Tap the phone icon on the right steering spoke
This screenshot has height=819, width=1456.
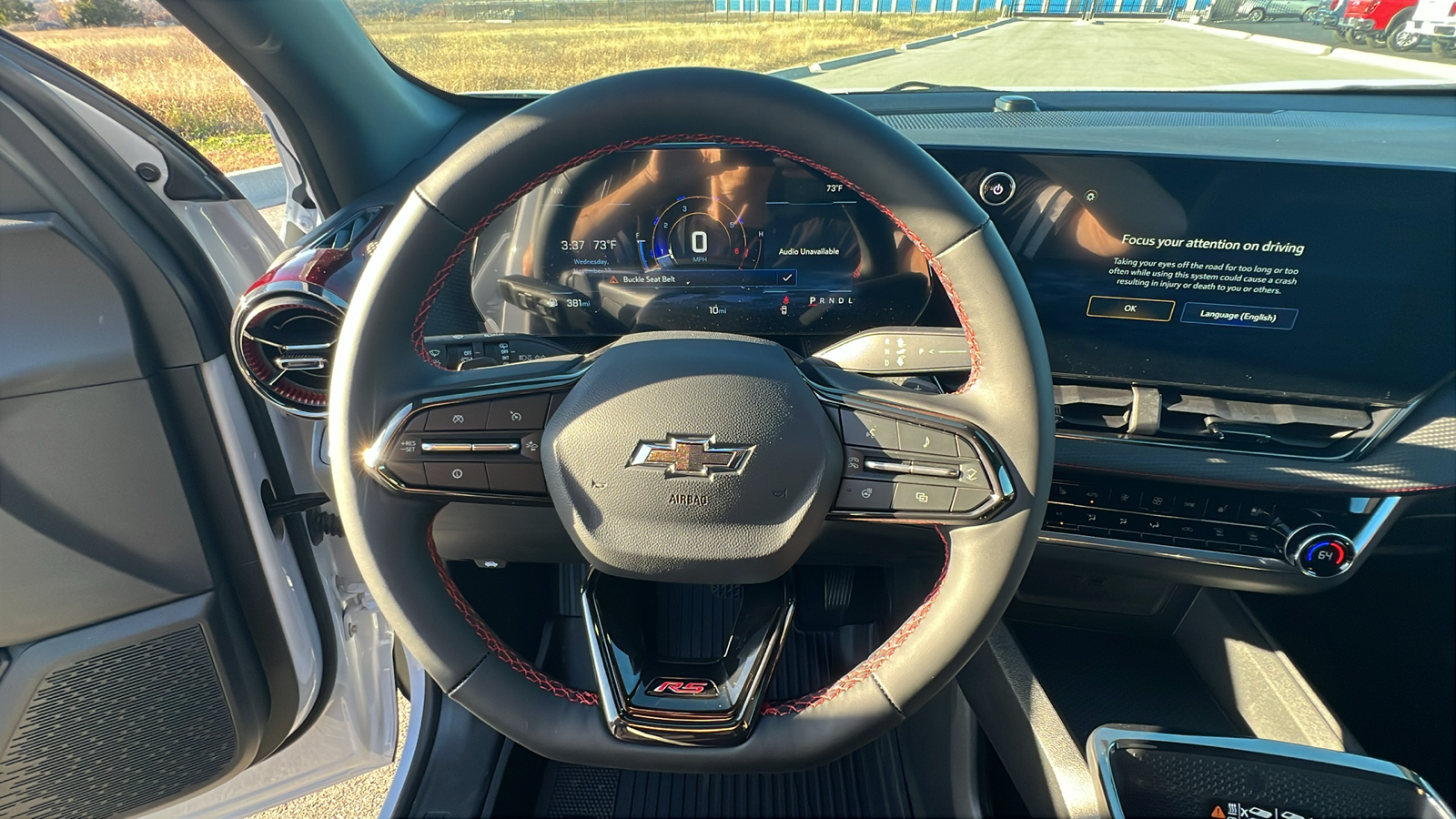point(854,461)
